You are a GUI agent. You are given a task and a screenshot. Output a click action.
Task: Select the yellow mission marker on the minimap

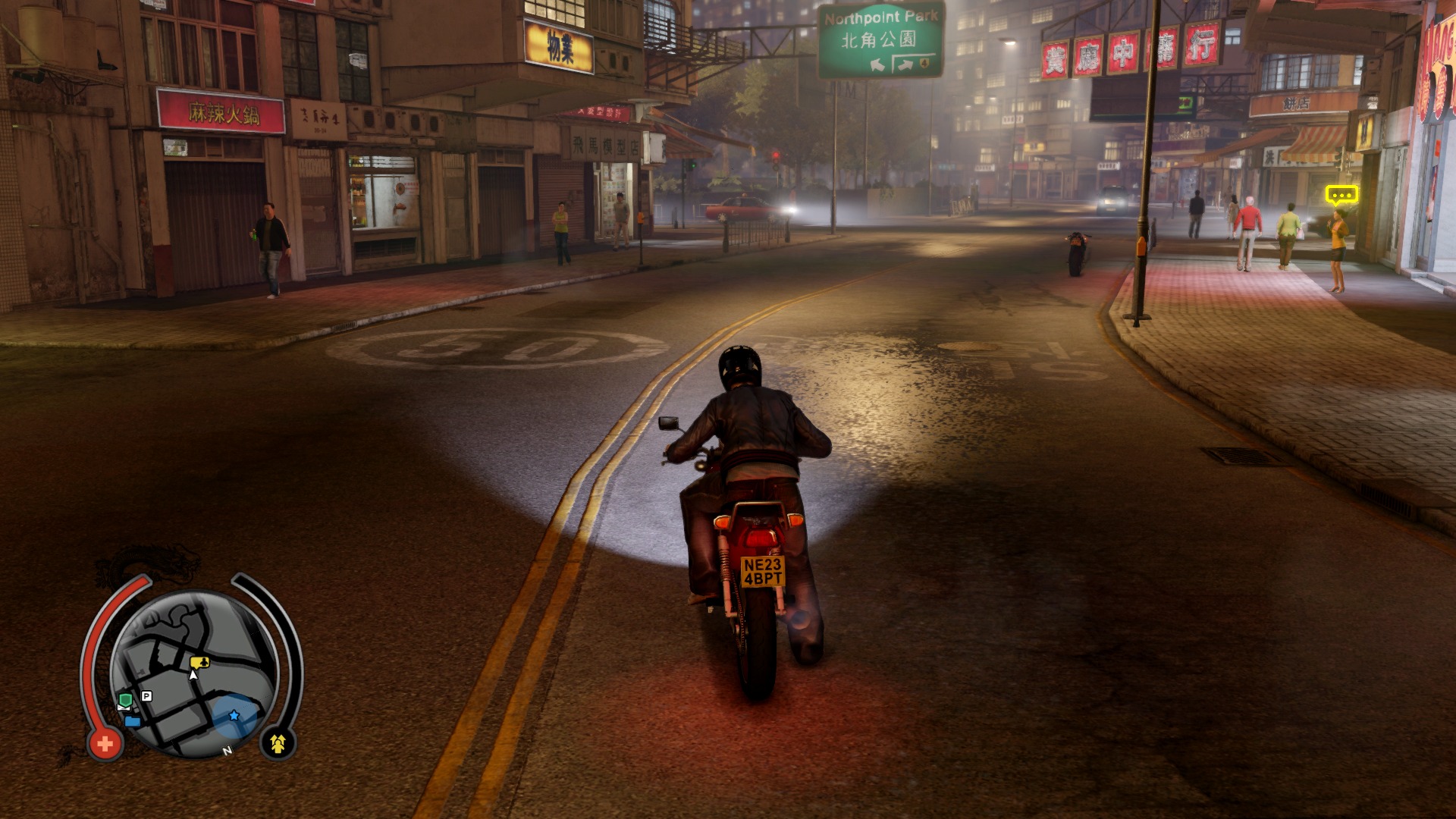point(199,662)
